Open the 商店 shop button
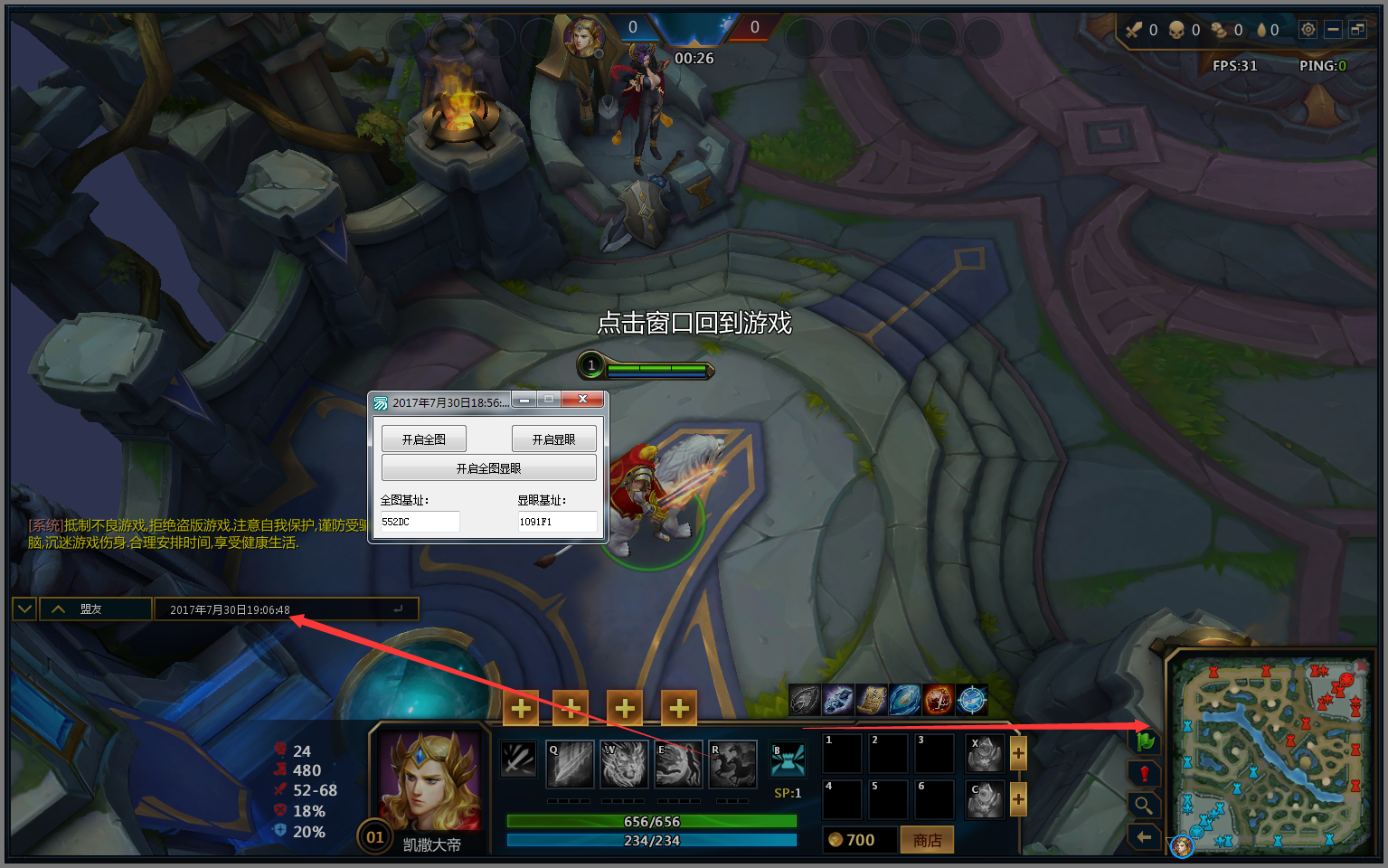1388x868 pixels. pos(927,840)
